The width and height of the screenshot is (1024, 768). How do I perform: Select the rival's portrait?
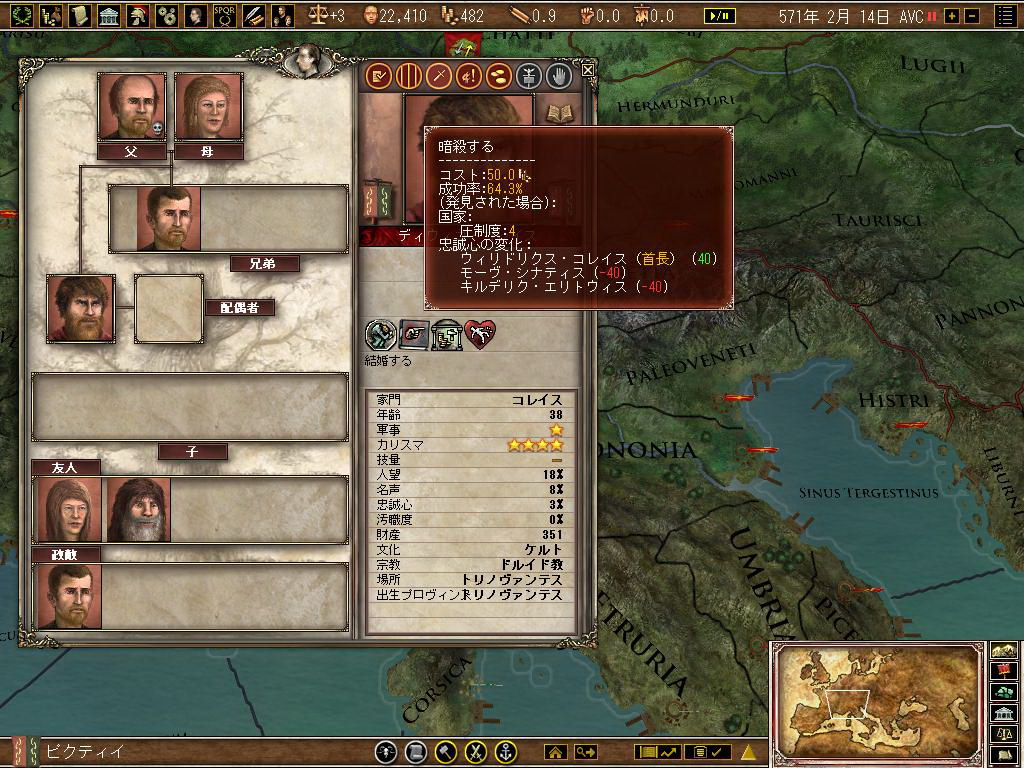[x=69, y=596]
